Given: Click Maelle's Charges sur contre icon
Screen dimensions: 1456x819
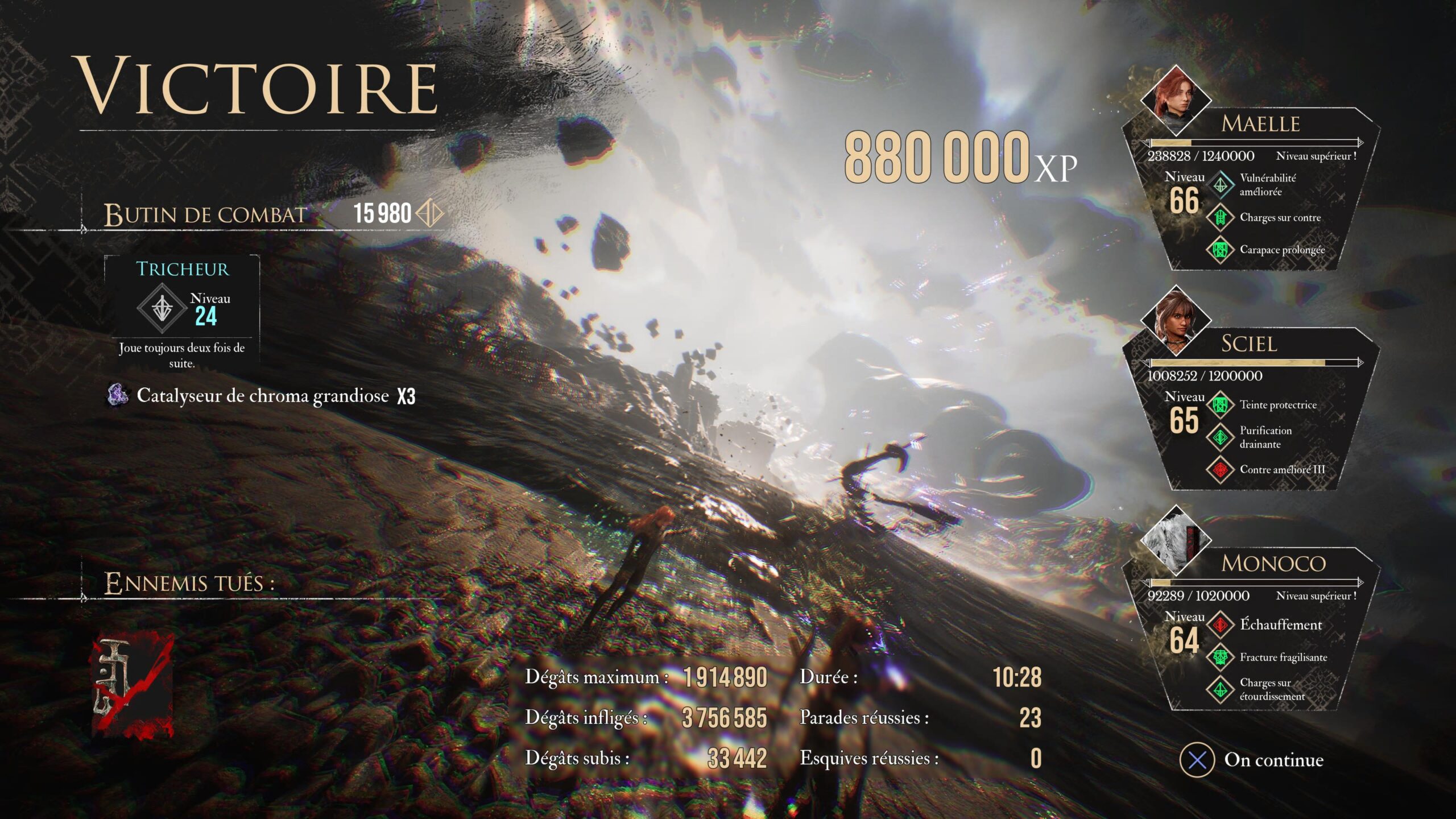Looking at the screenshot, I should pos(1220,217).
